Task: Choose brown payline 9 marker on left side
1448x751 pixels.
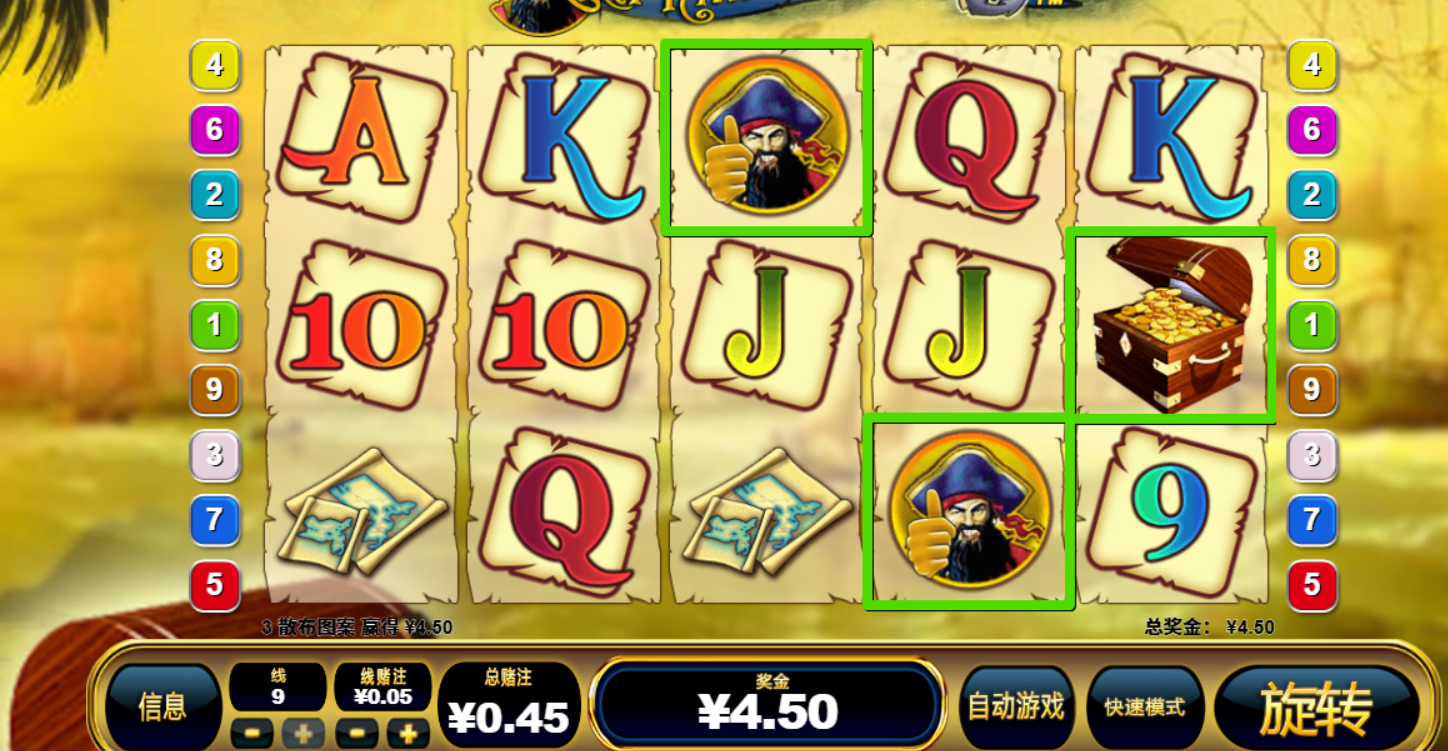Action: 214,390
